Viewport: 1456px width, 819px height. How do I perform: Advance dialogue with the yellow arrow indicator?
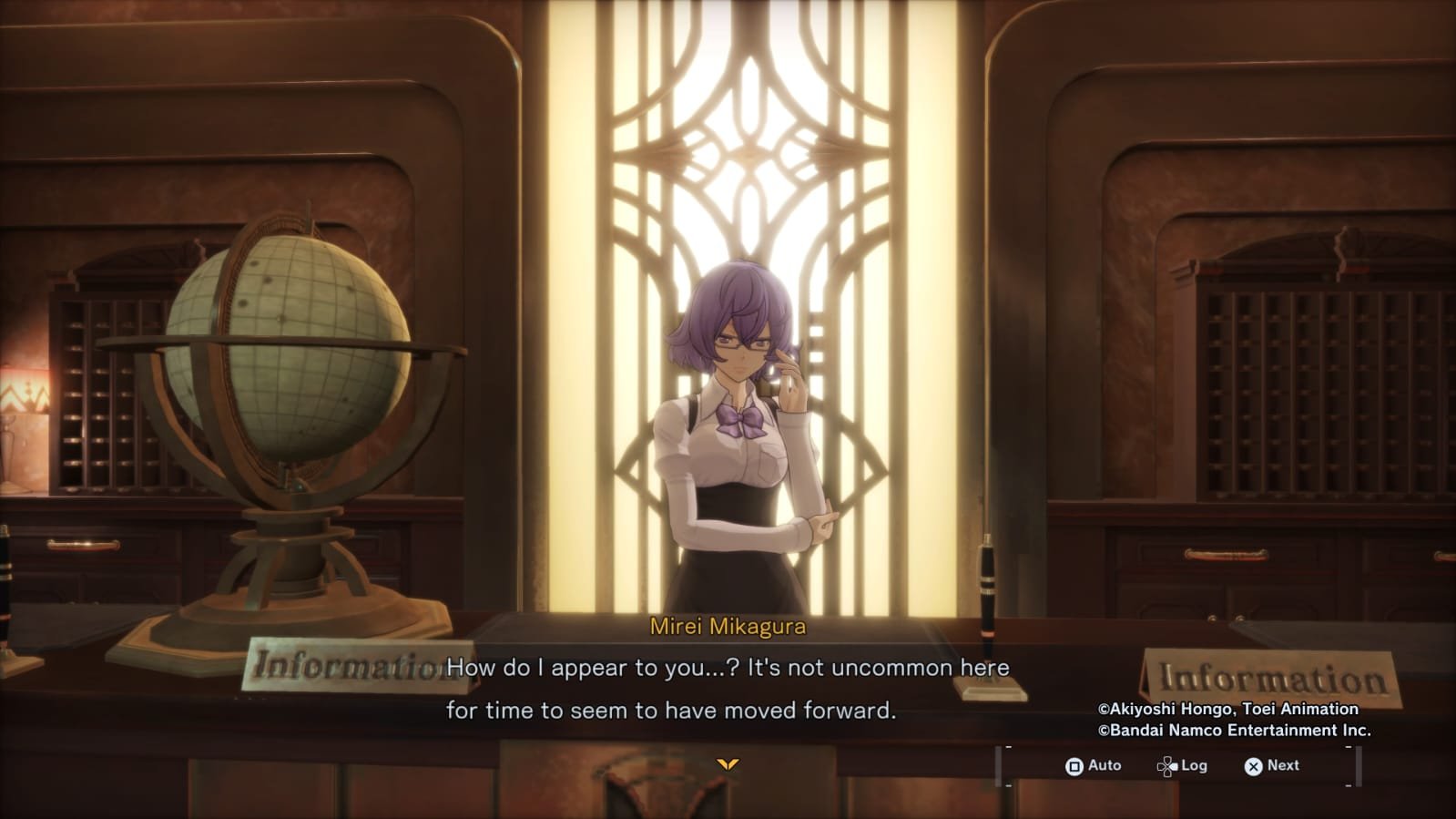tap(727, 763)
